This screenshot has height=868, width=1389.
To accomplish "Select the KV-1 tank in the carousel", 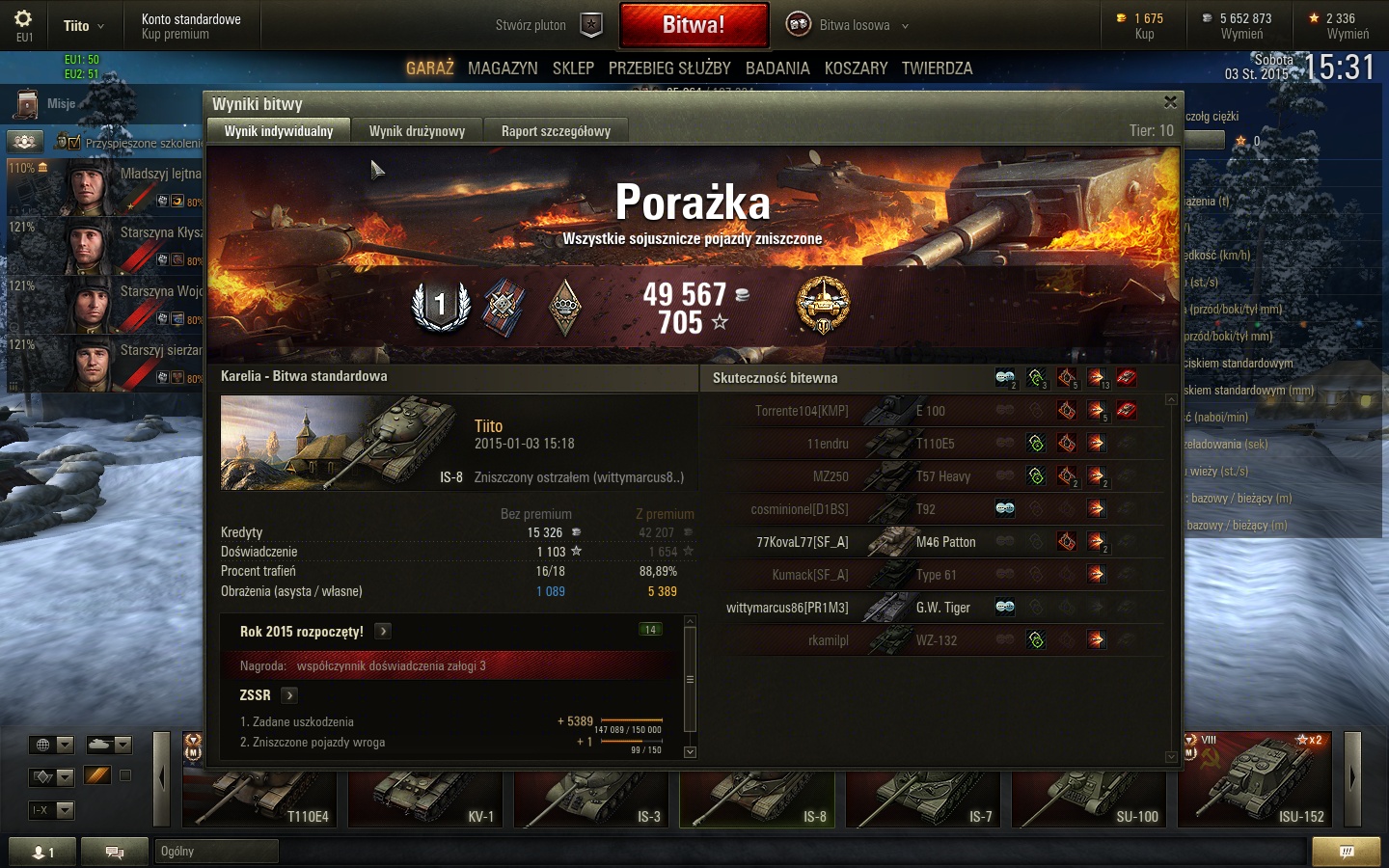I will click(425, 796).
